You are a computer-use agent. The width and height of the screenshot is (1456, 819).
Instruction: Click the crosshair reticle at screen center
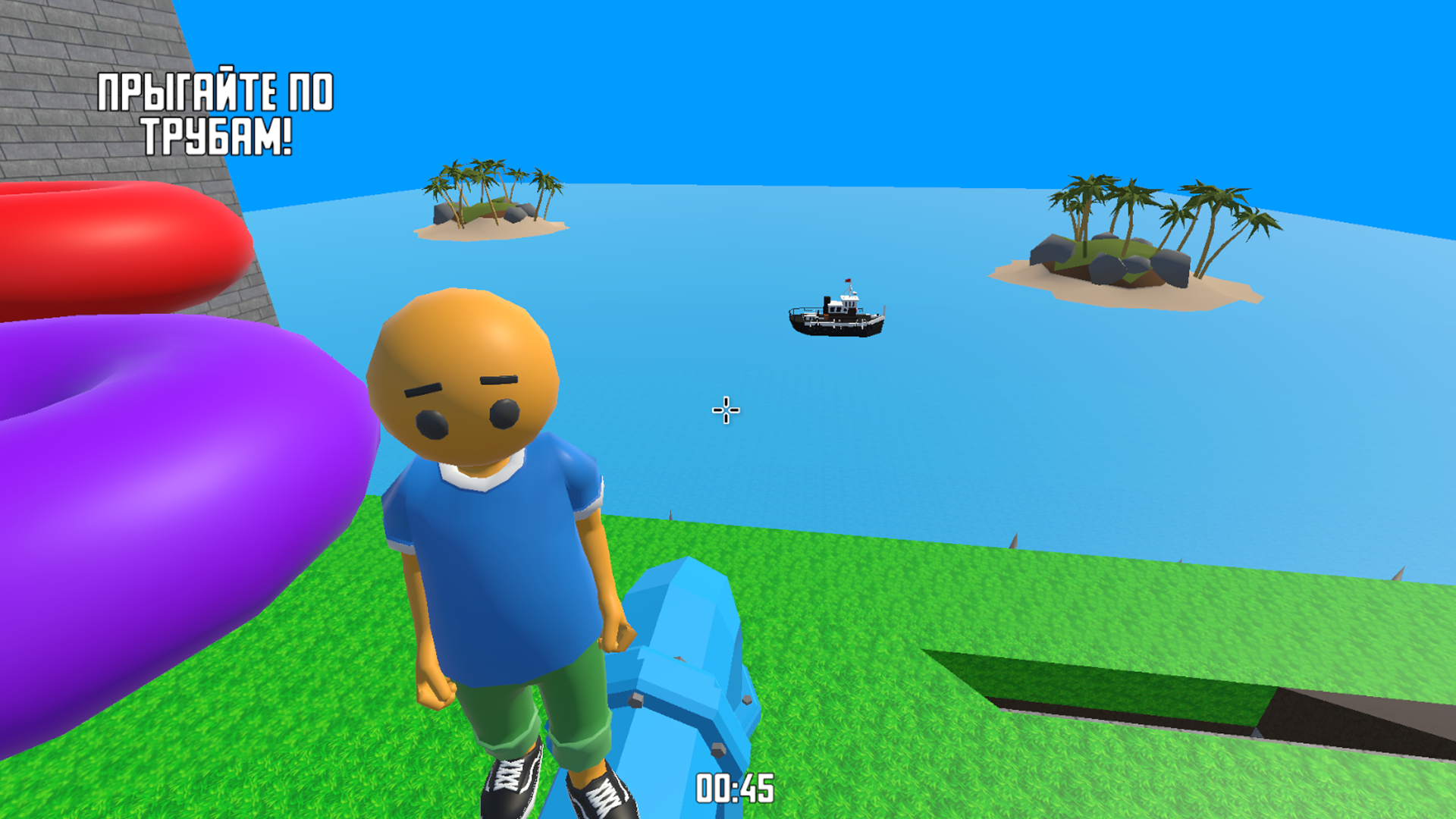point(724,409)
